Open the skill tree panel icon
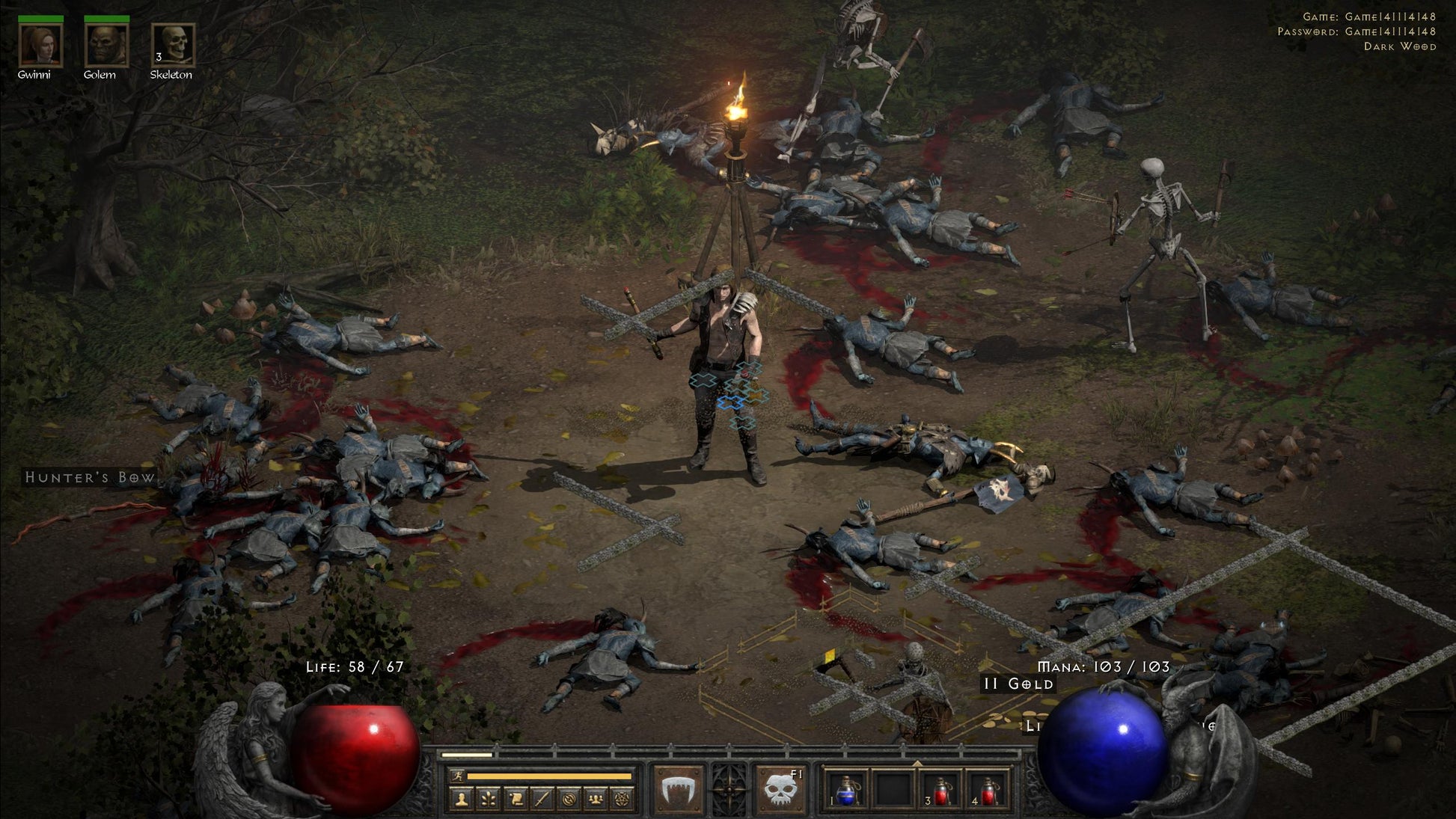Viewport: 1456px width, 819px height. [x=489, y=799]
